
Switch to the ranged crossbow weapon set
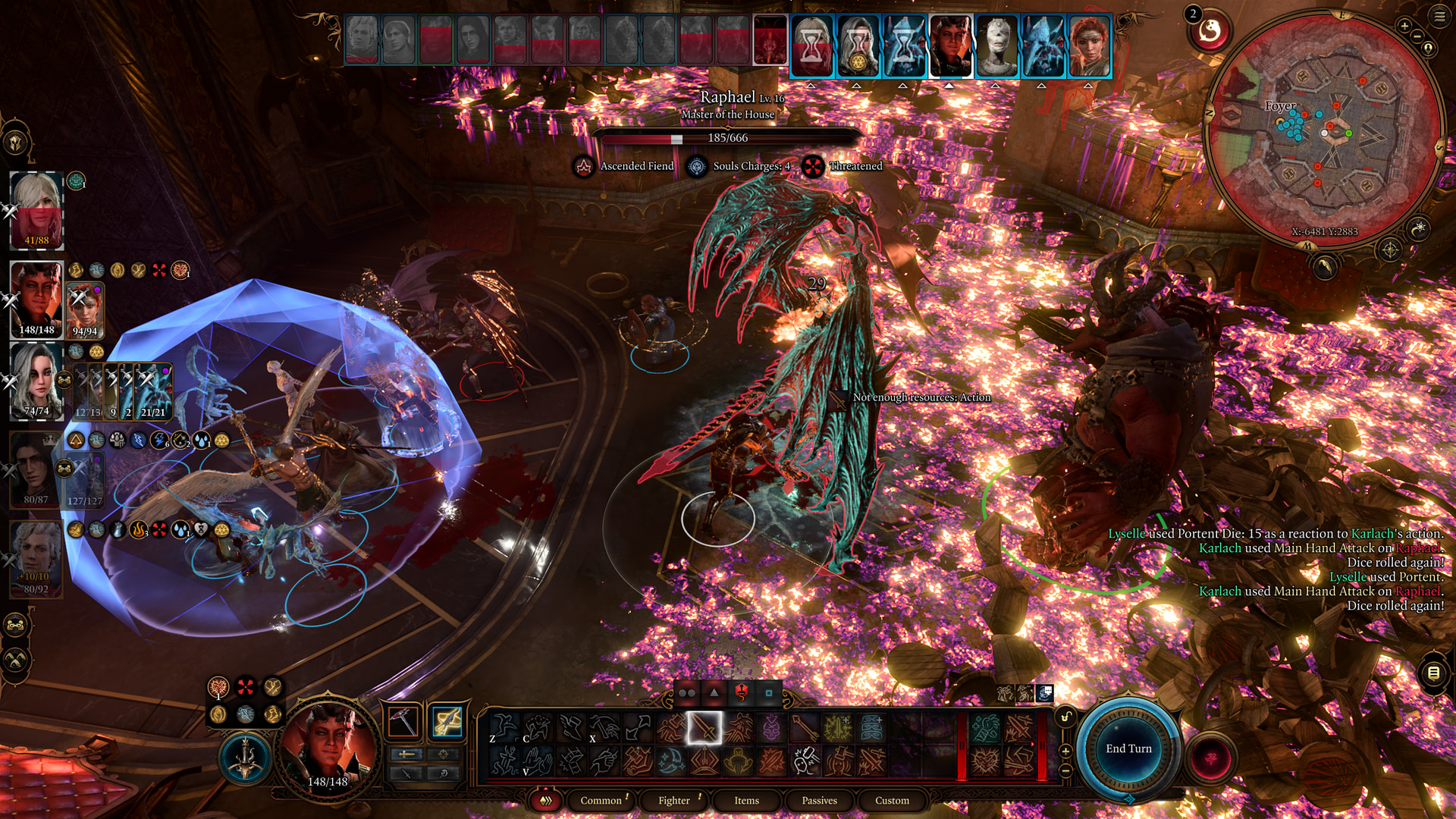click(447, 722)
